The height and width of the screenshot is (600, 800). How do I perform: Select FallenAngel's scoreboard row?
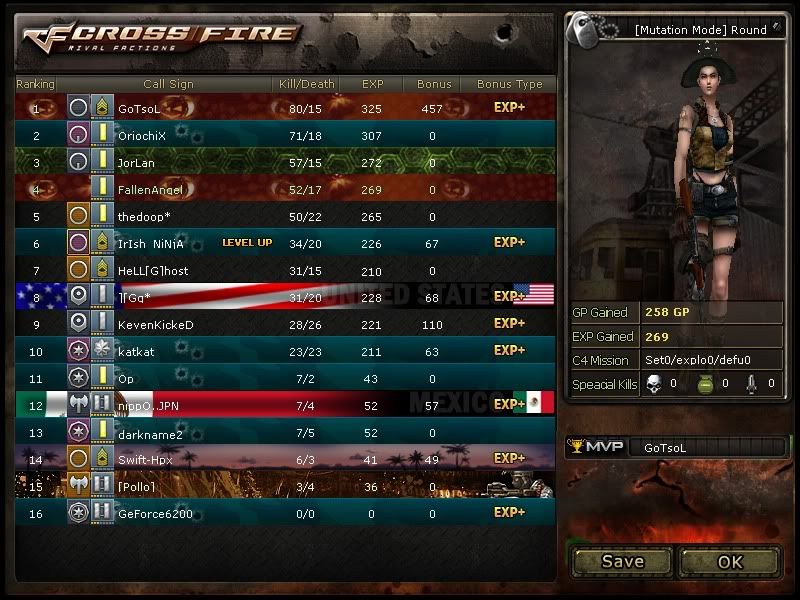point(285,189)
